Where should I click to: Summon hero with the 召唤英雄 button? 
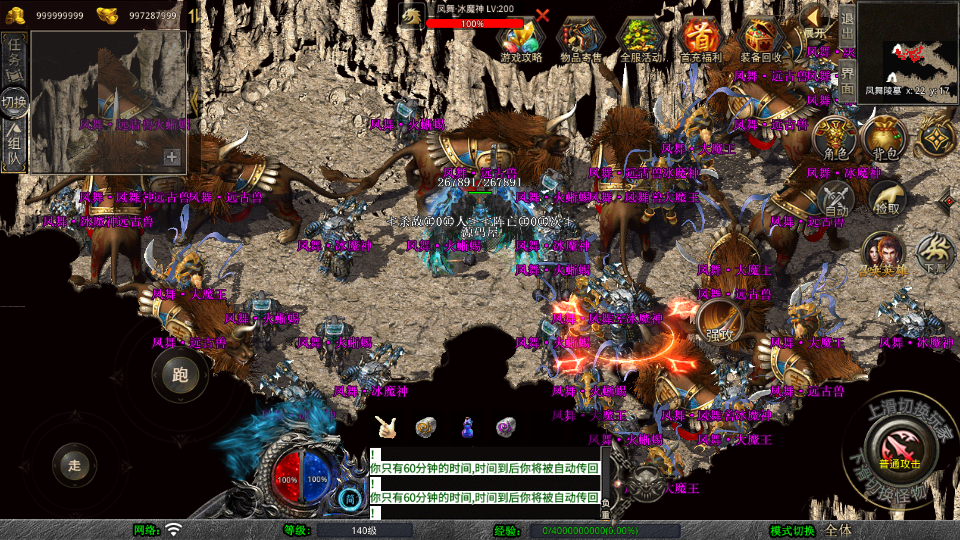884,255
